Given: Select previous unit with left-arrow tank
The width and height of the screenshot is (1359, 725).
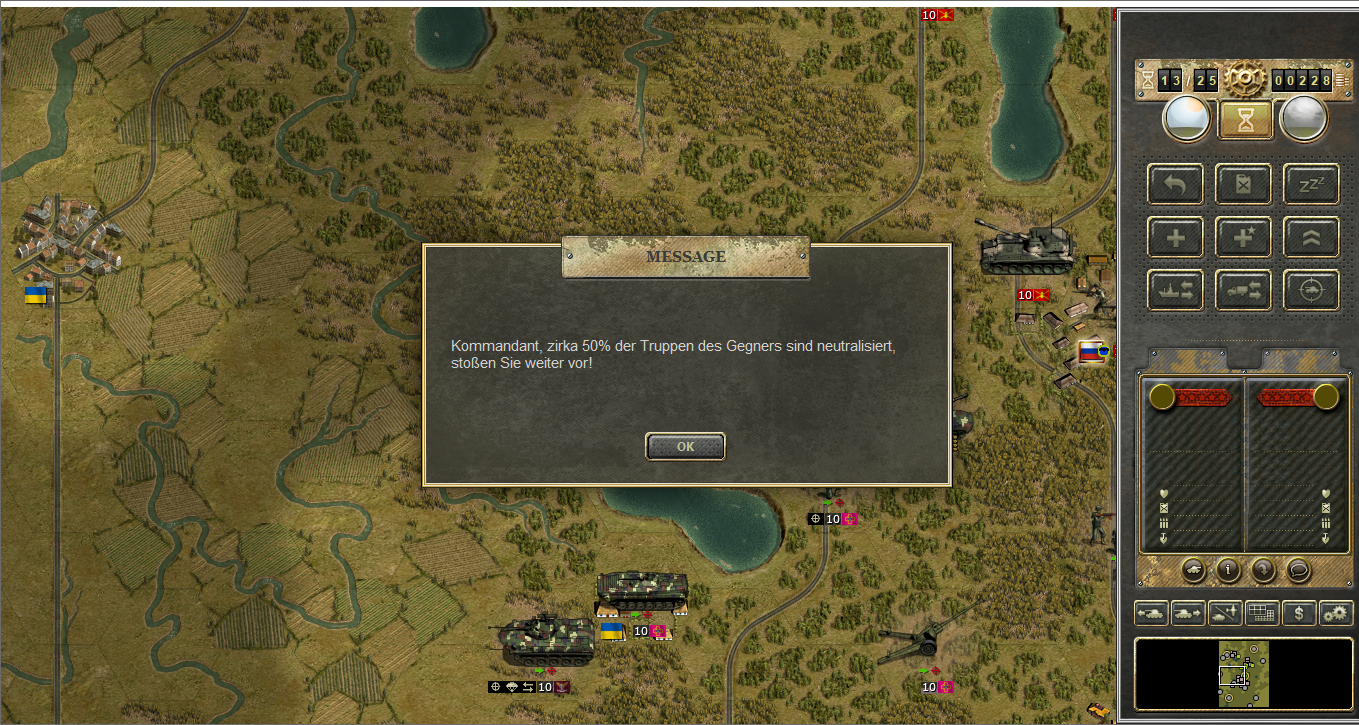Looking at the screenshot, I should (1150, 612).
